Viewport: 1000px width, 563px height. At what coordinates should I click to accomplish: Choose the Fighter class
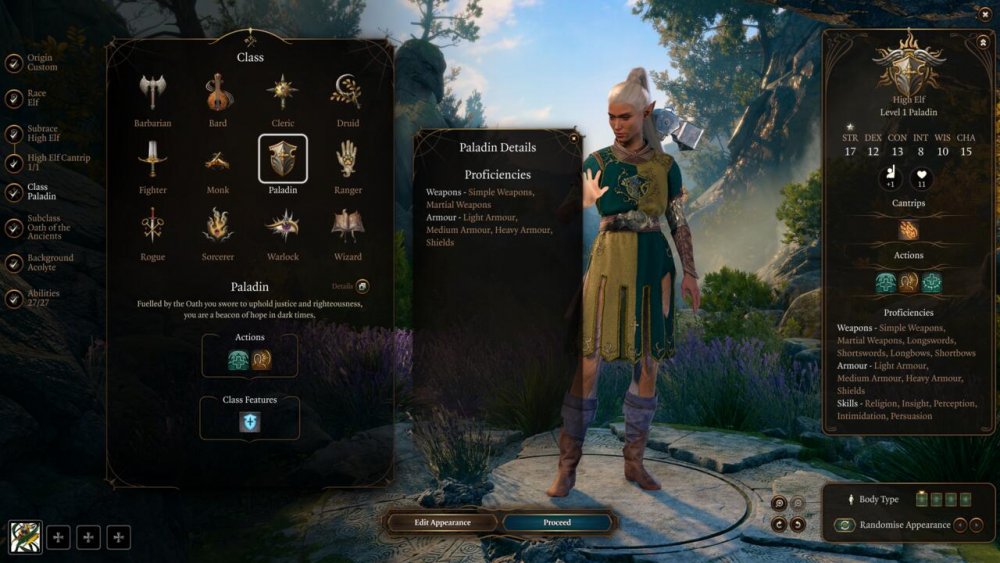152,159
